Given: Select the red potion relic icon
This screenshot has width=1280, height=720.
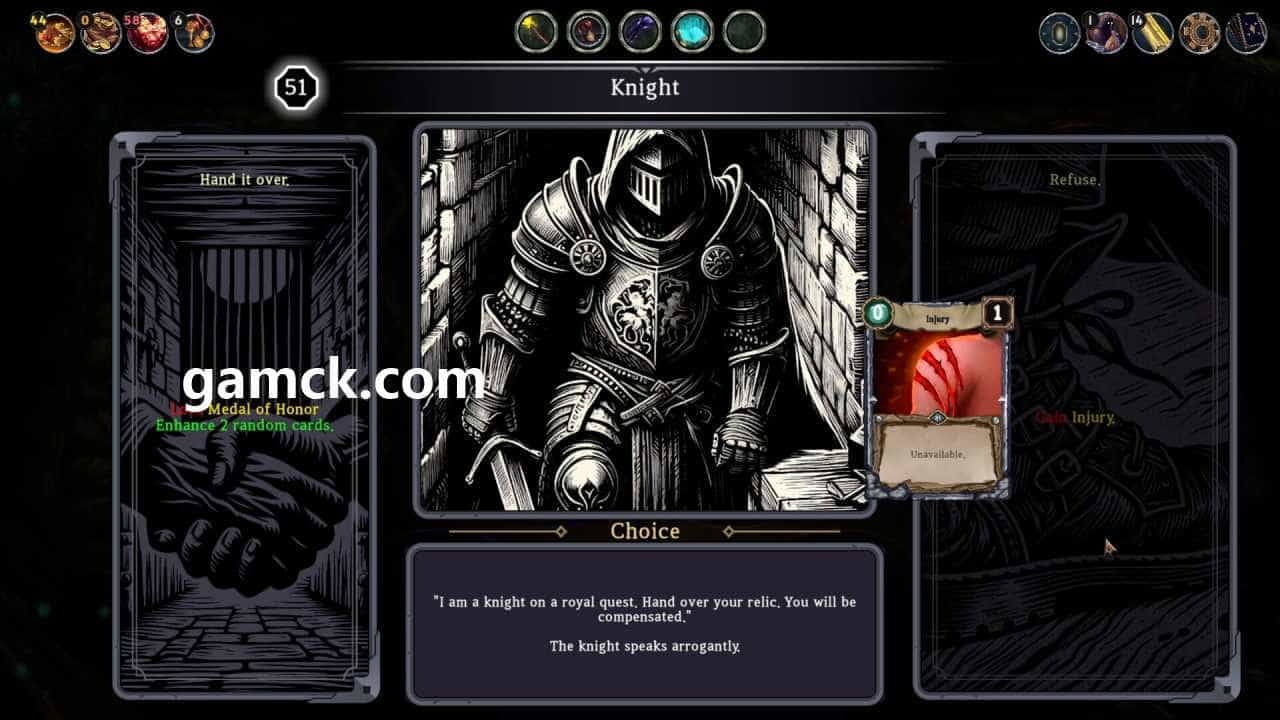Looking at the screenshot, I should click(x=588, y=32).
